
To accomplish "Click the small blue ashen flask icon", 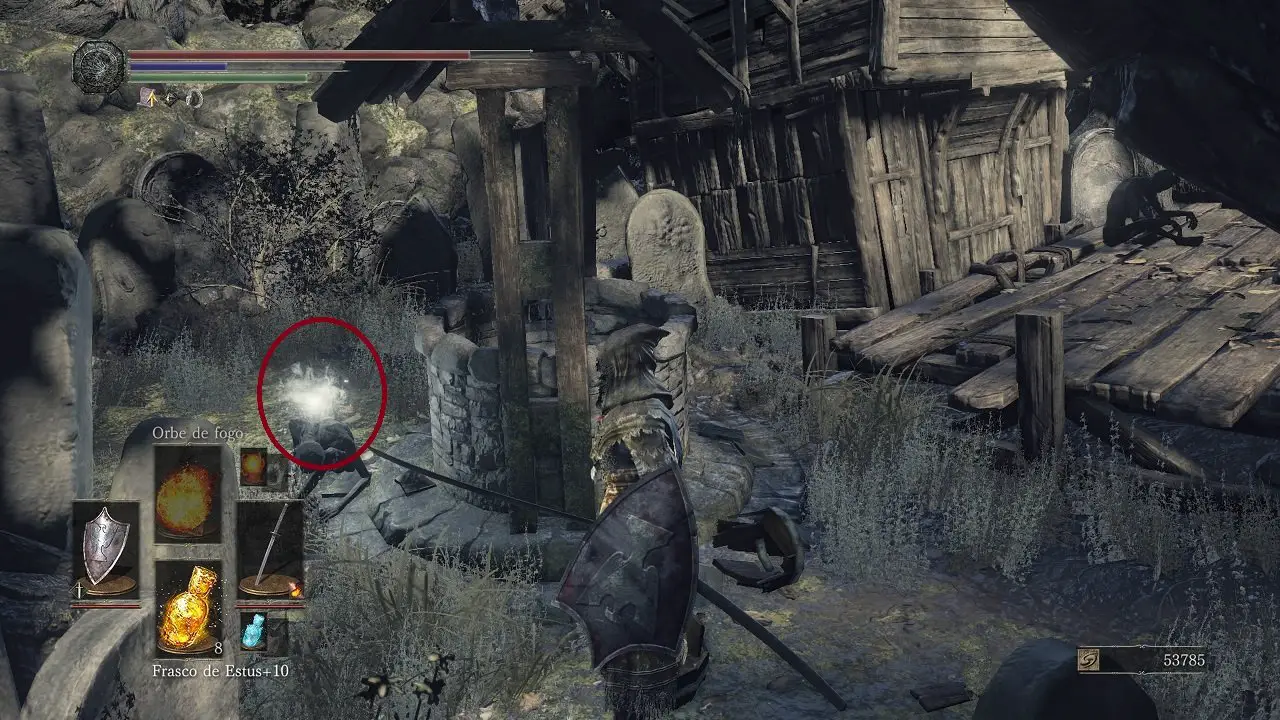I will [x=253, y=632].
